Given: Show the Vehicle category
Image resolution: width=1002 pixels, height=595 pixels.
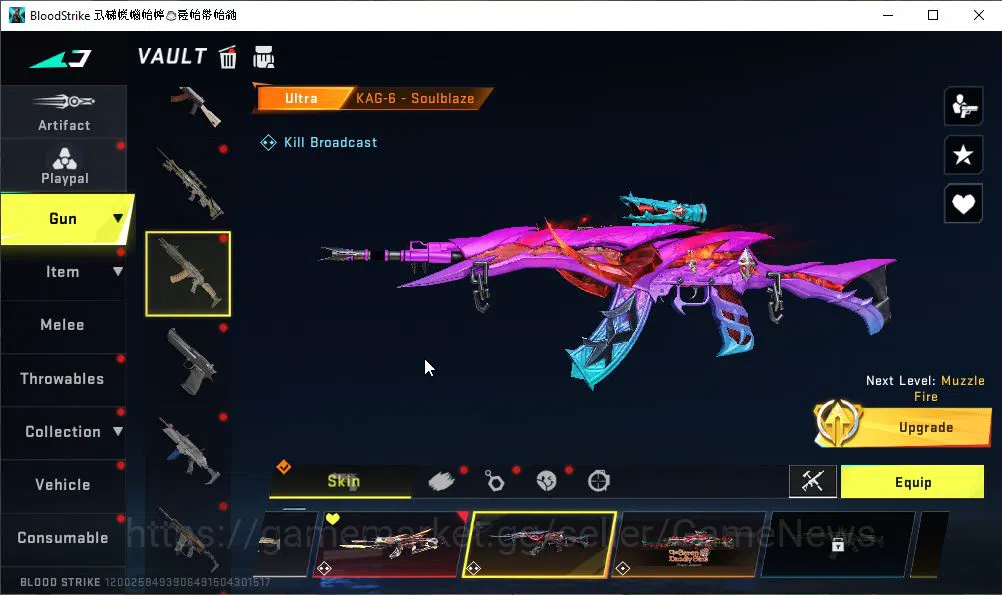Looking at the screenshot, I should tap(62, 484).
